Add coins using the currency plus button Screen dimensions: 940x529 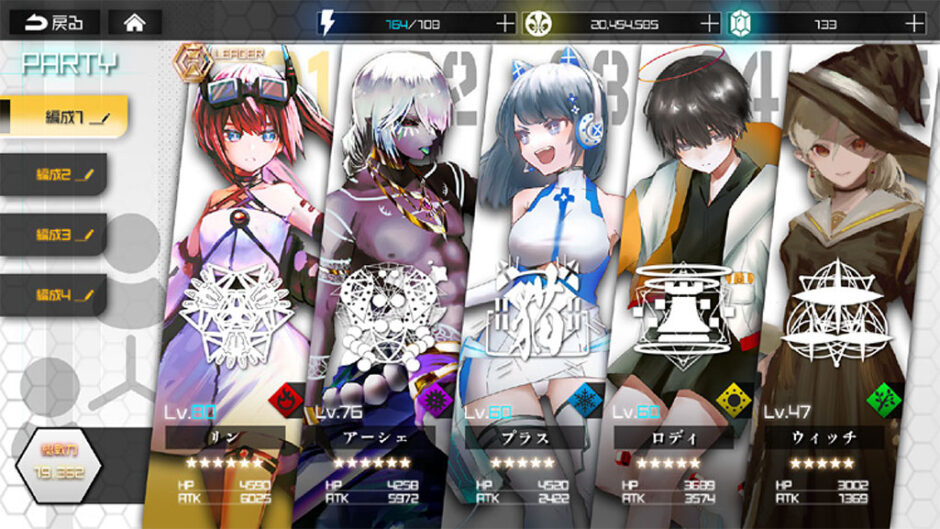coord(709,22)
